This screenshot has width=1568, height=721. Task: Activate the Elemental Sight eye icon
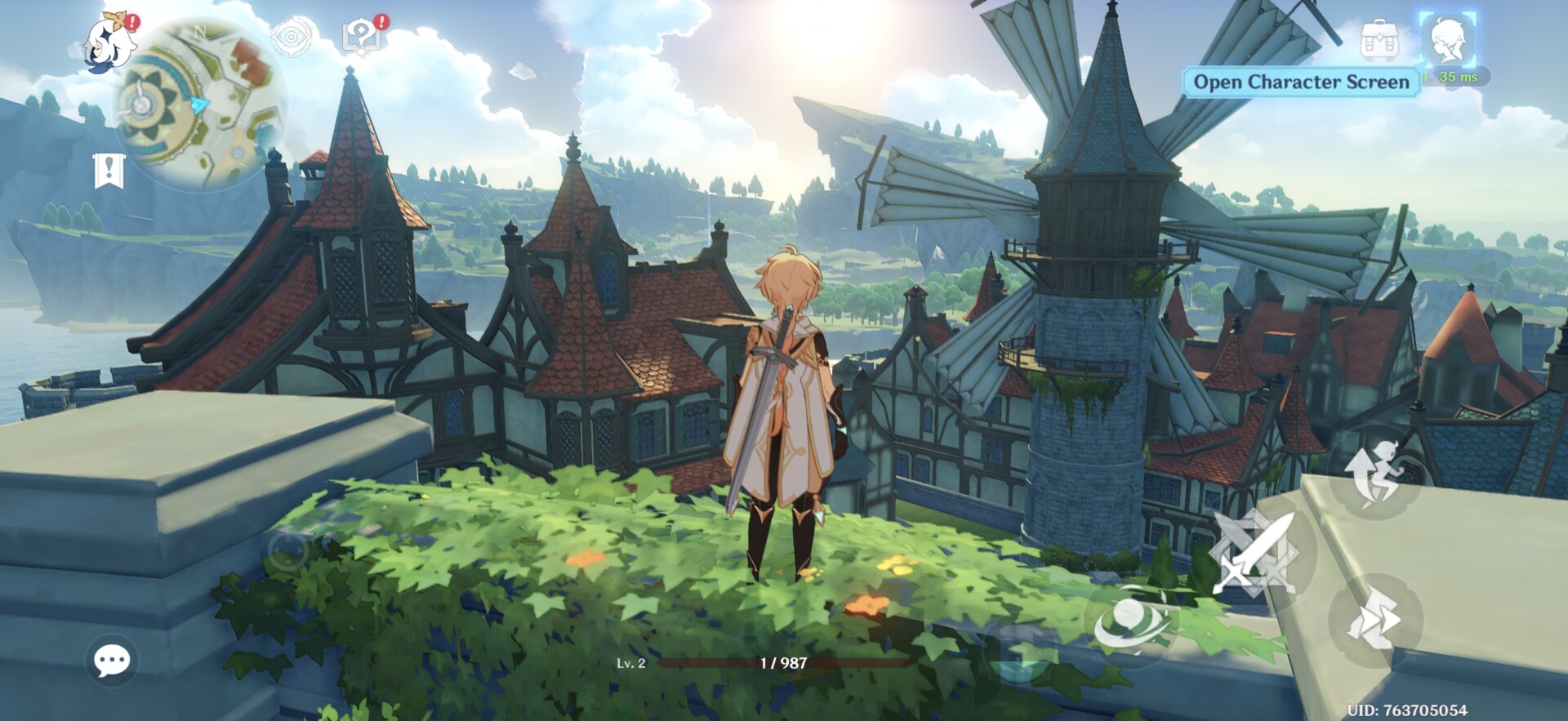pos(291,38)
